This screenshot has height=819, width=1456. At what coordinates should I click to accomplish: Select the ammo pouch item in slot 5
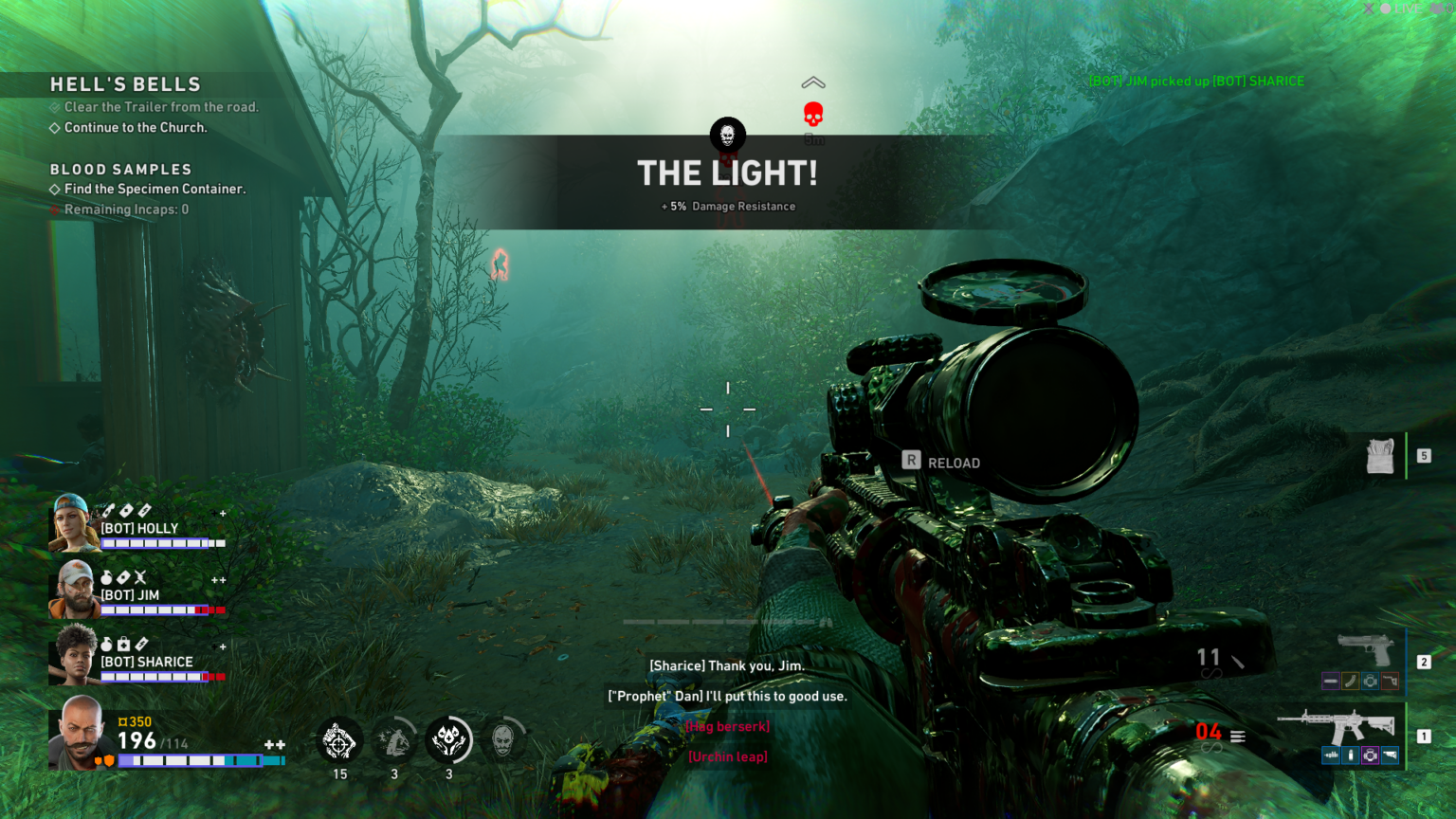[x=1380, y=456]
